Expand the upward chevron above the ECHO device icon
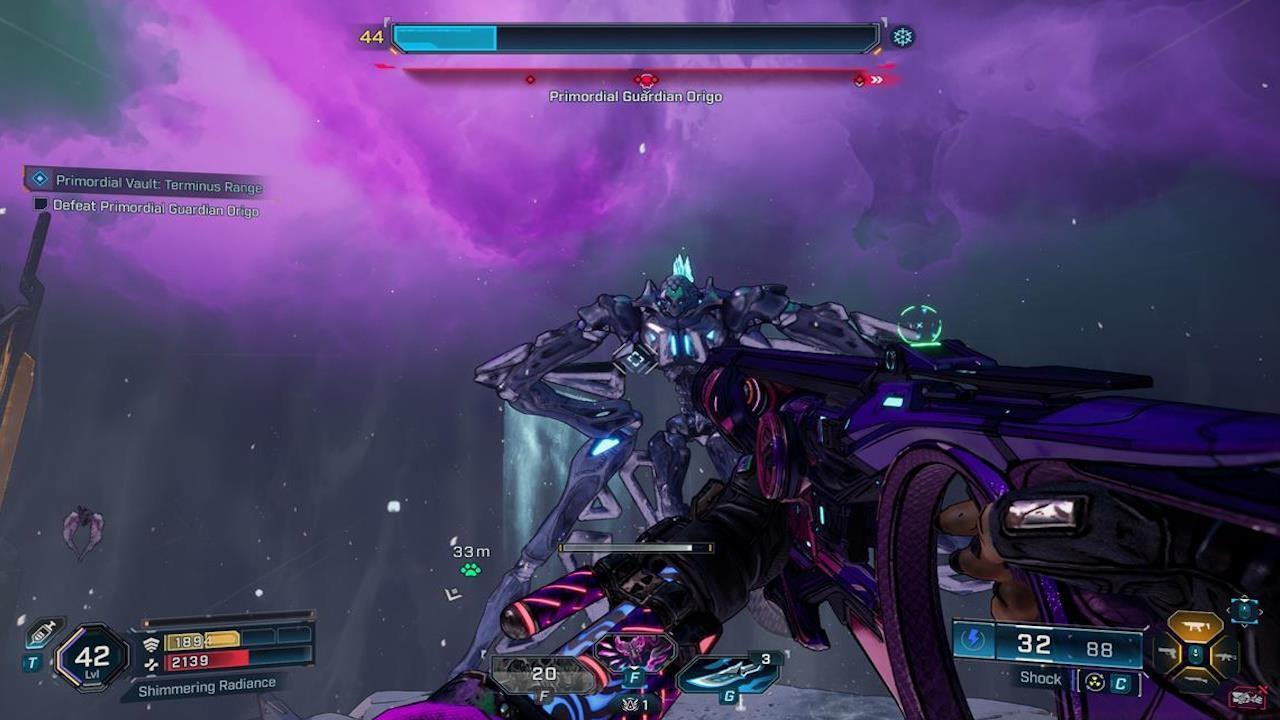Image resolution: width=1280 pixels, height=720 pixels. point(1244,596)
